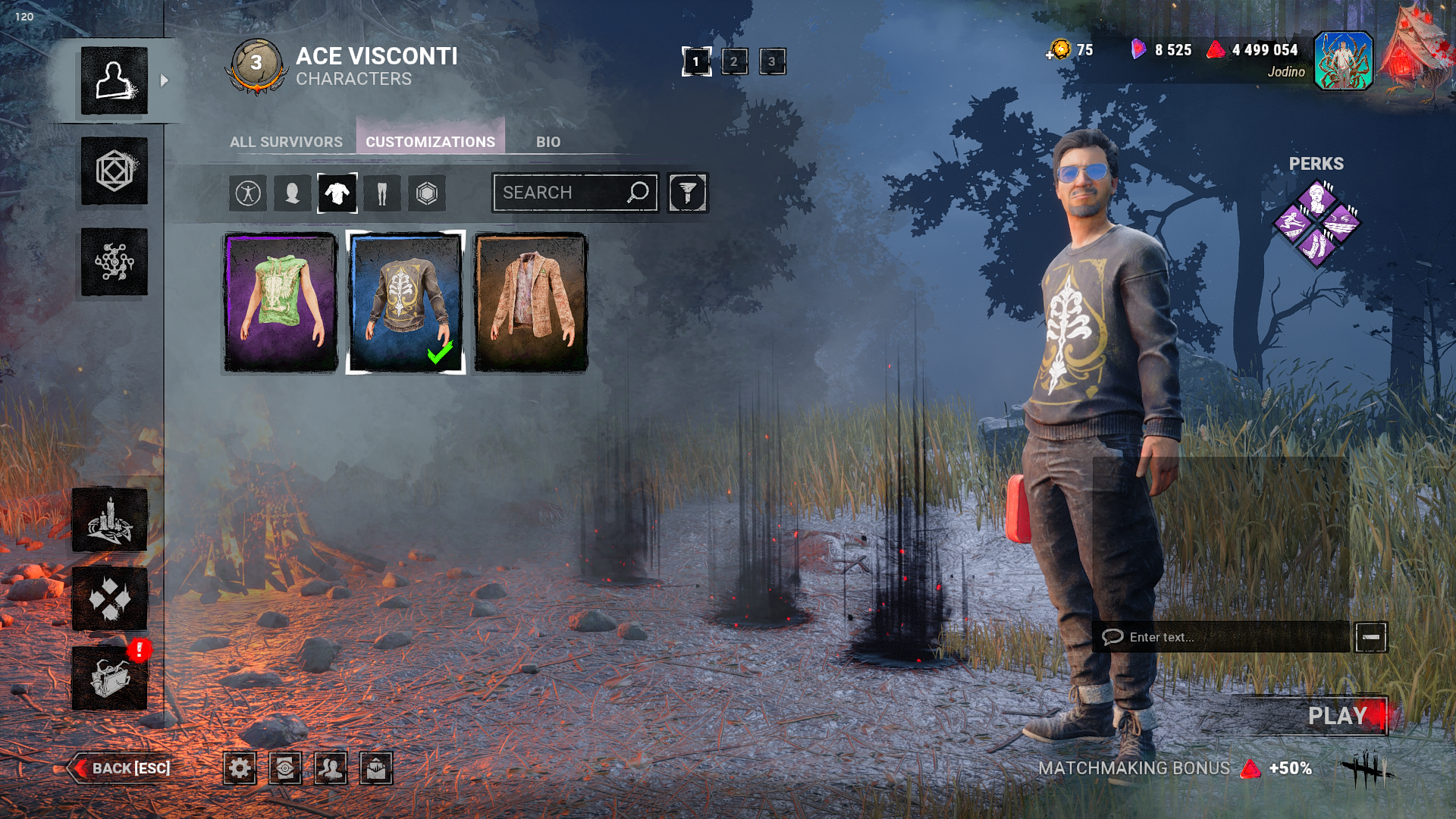Click the cosmetics SEARCH field
1456x819 pixels.
[x=561, y=193]
